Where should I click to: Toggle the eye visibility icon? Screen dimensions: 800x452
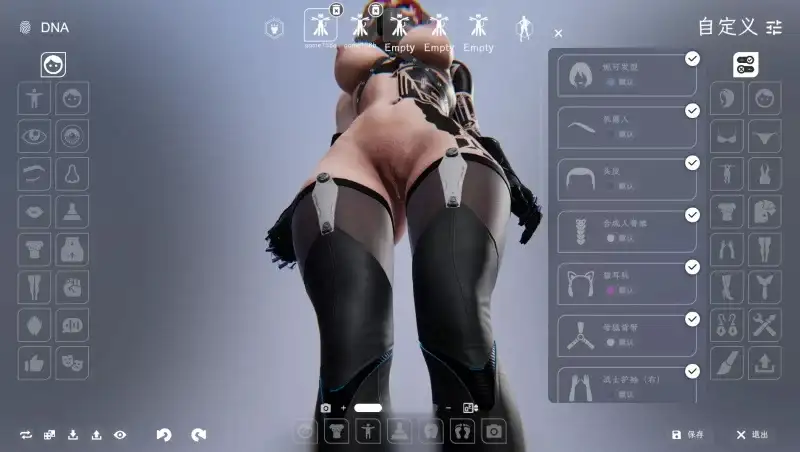120,435
